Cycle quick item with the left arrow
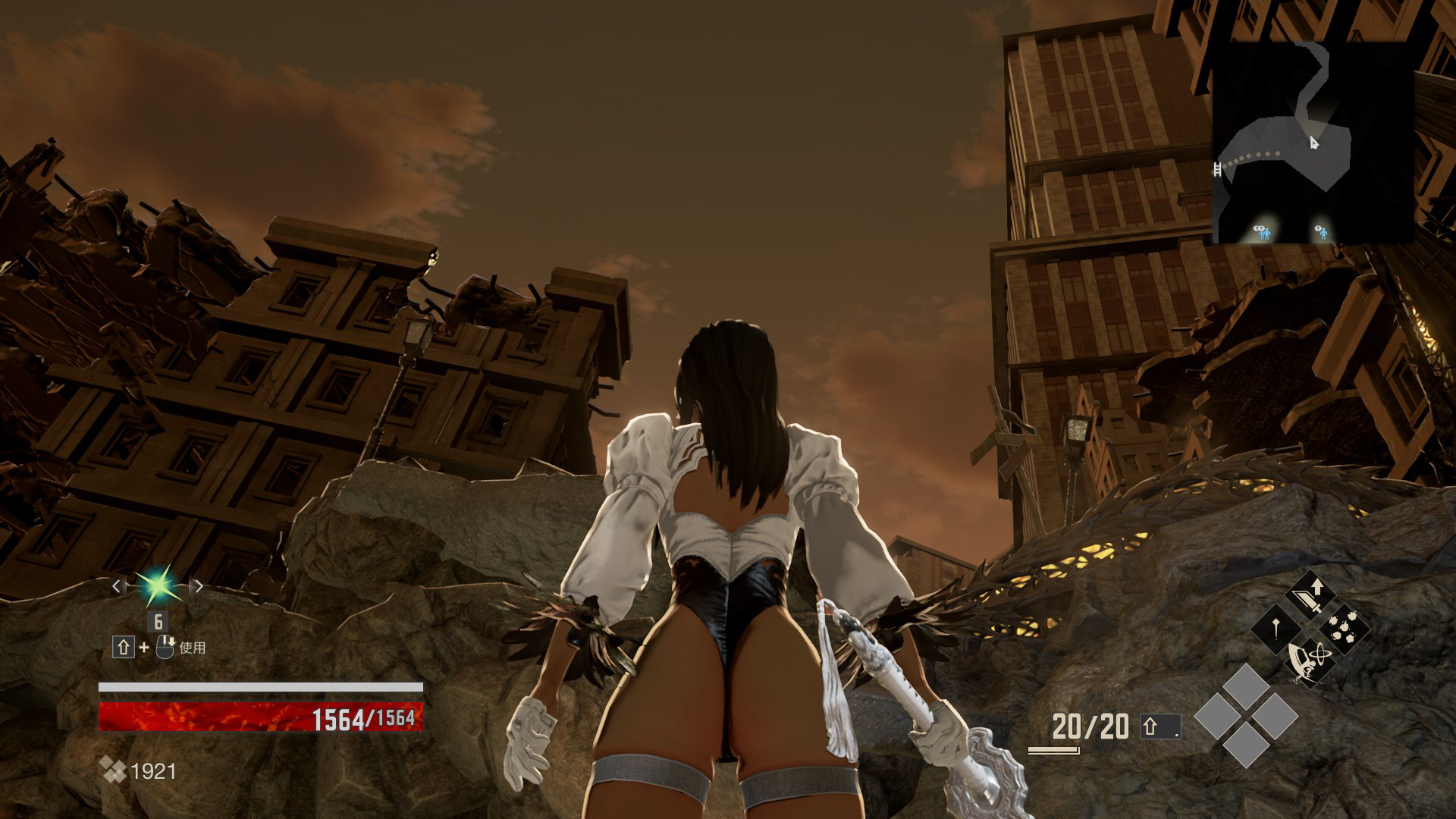This screenshot has width=1456, height=819. click(x=117, y=585)
